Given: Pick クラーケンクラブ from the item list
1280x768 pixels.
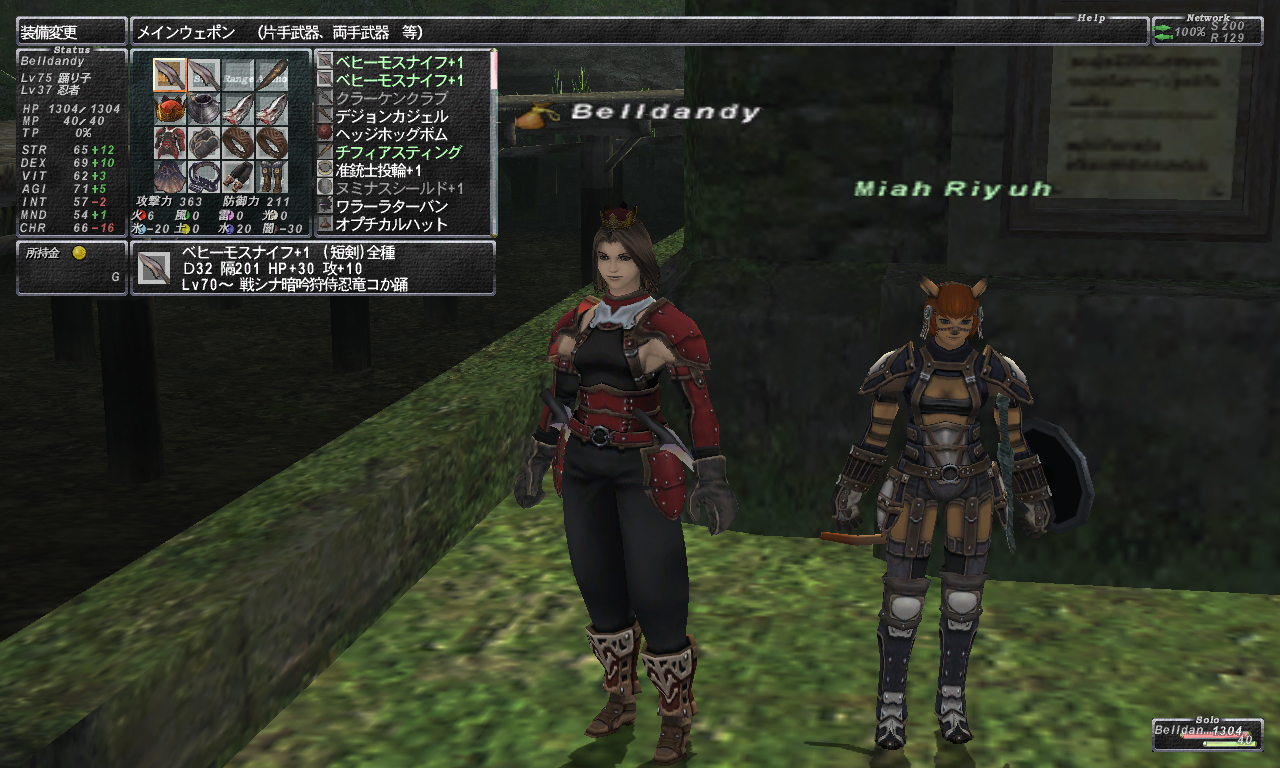Looking at the screenshot, I should [x=391, y=98].
